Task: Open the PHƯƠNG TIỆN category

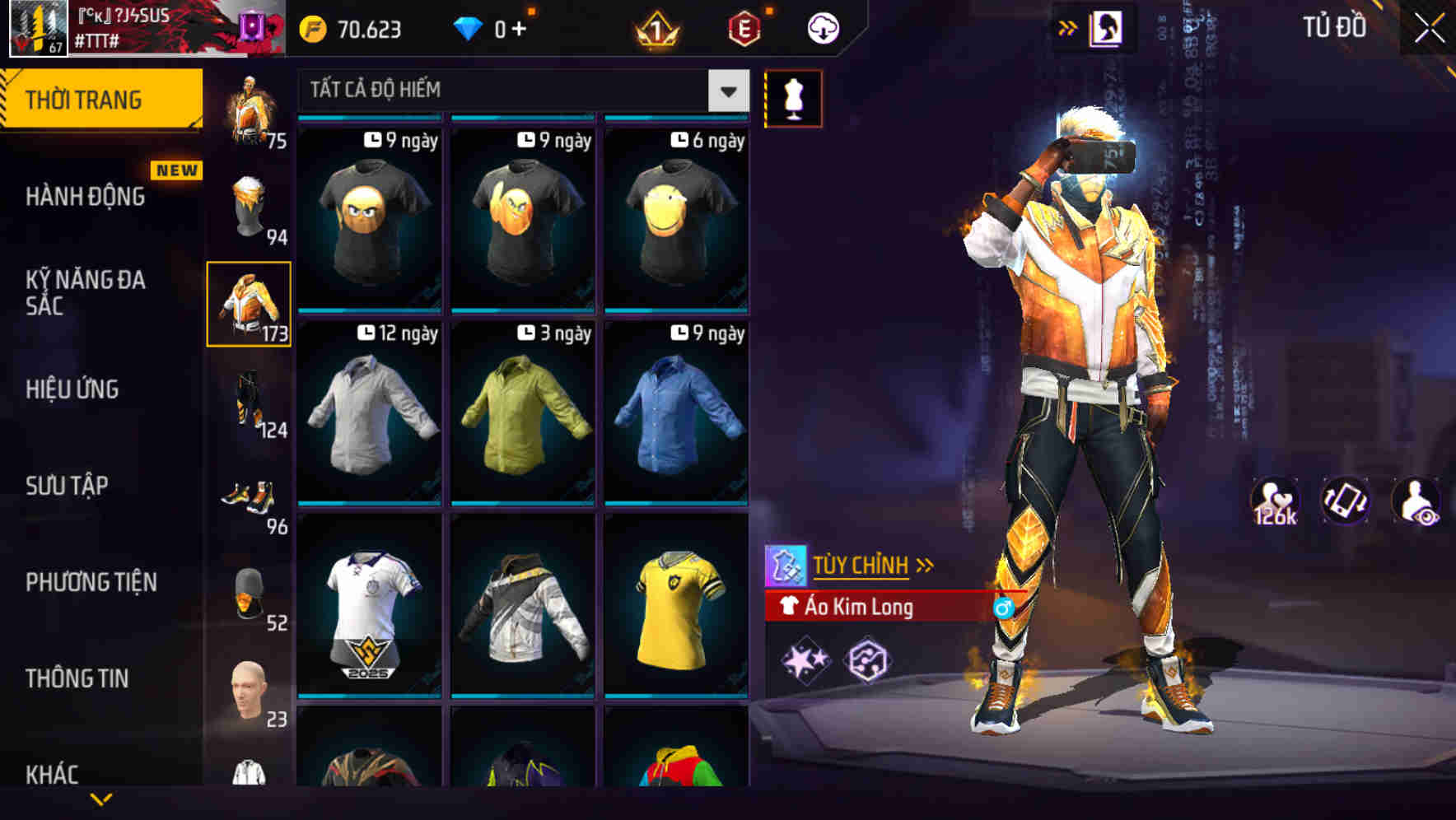Action: tap(91, 582)
